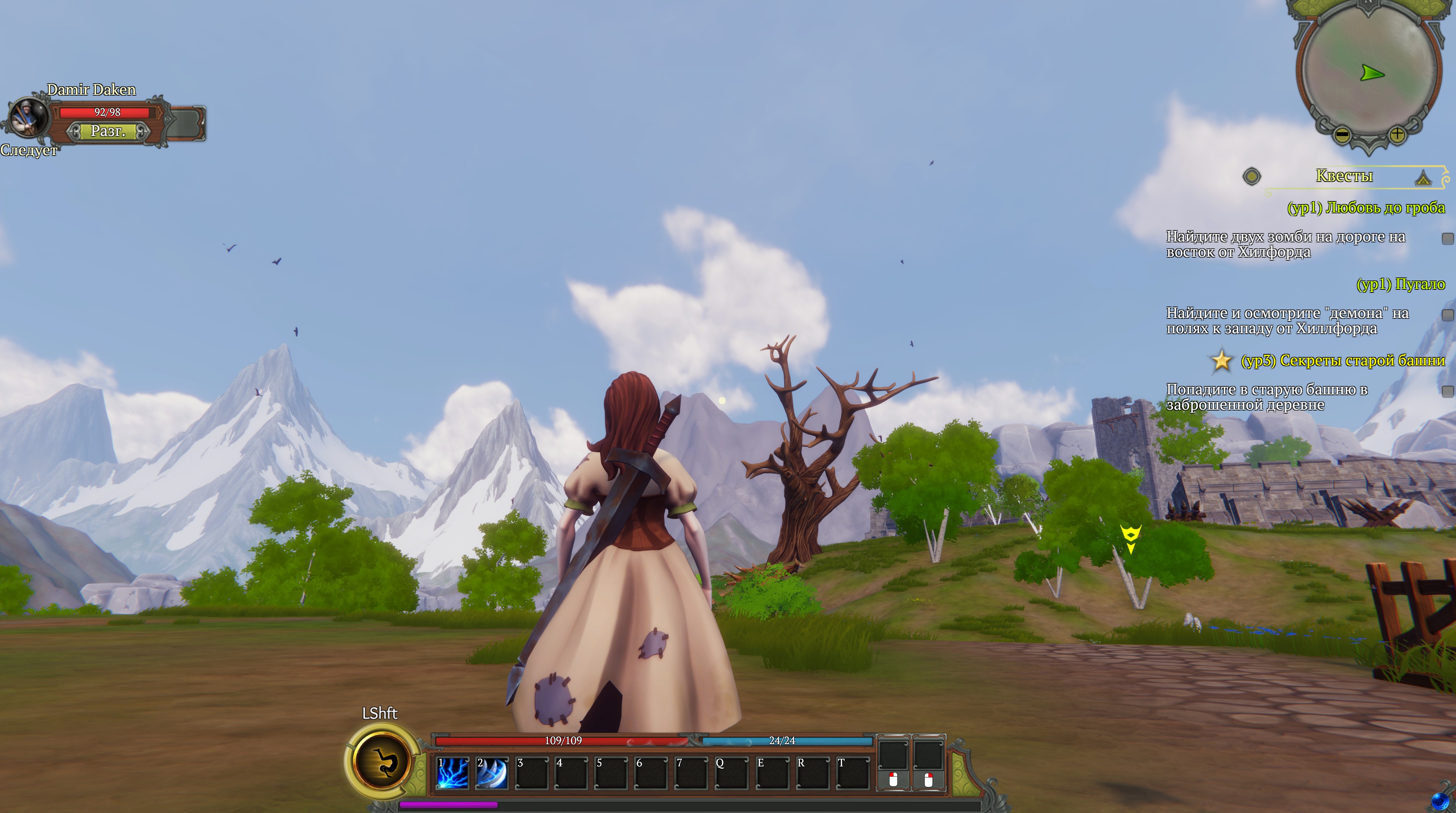Select the right mouse button ability slot
Image resolution: width=1456 pixels, height=813 pixels.
click(x=929, y=763)
